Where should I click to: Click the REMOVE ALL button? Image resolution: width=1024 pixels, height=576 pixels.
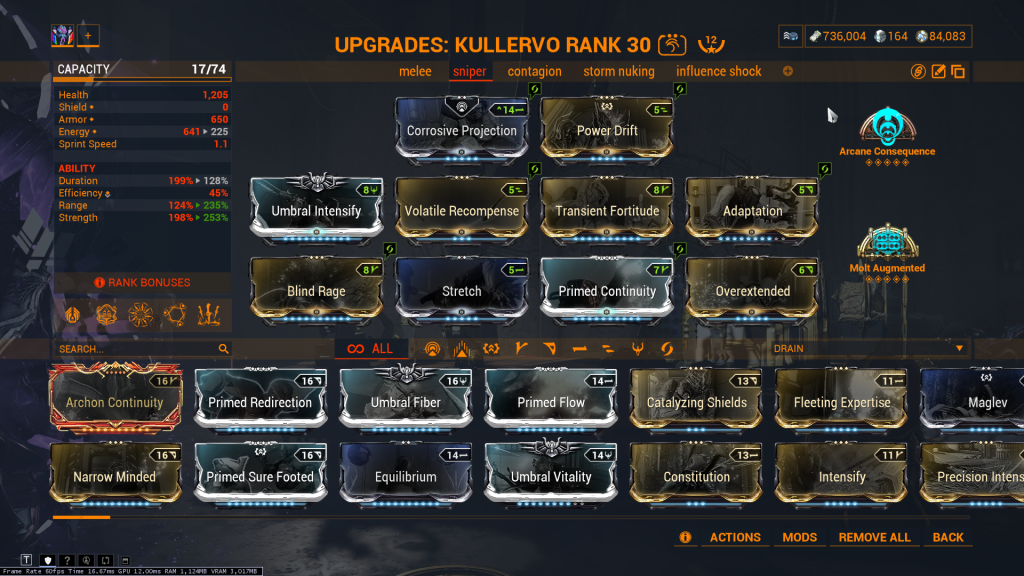click(874, 537)
